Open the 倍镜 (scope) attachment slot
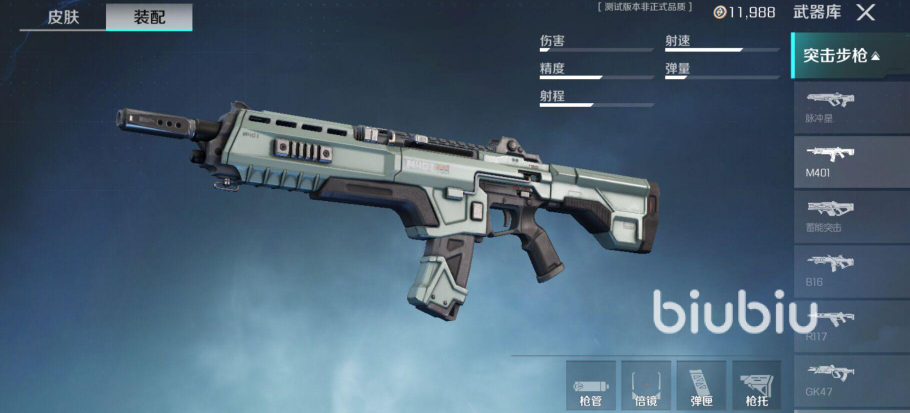The width and height of the screenshot is (910, 413). tap(646, 387)
